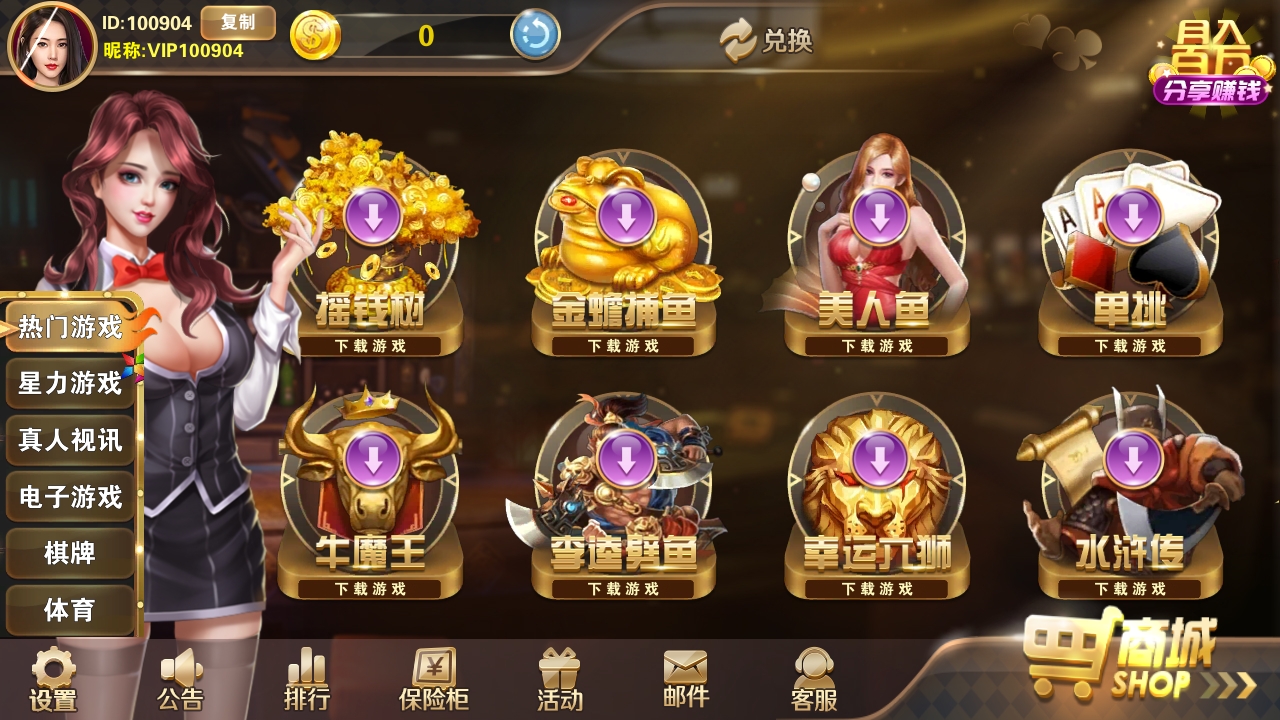The height and width of the screenshot is (720, 1280).
Task: Show the 体育 sports category
Action: pyautogui.click(x=70, y=610)
